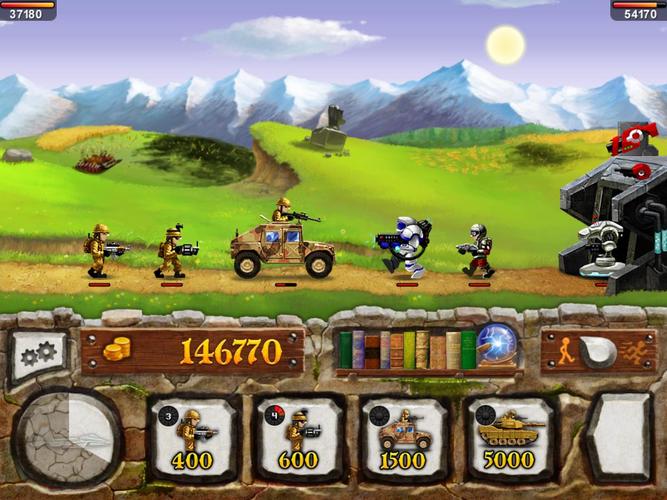Deploy the 1500-gold armored humvee
Screen dimensions: 667x500
point(404,437)
